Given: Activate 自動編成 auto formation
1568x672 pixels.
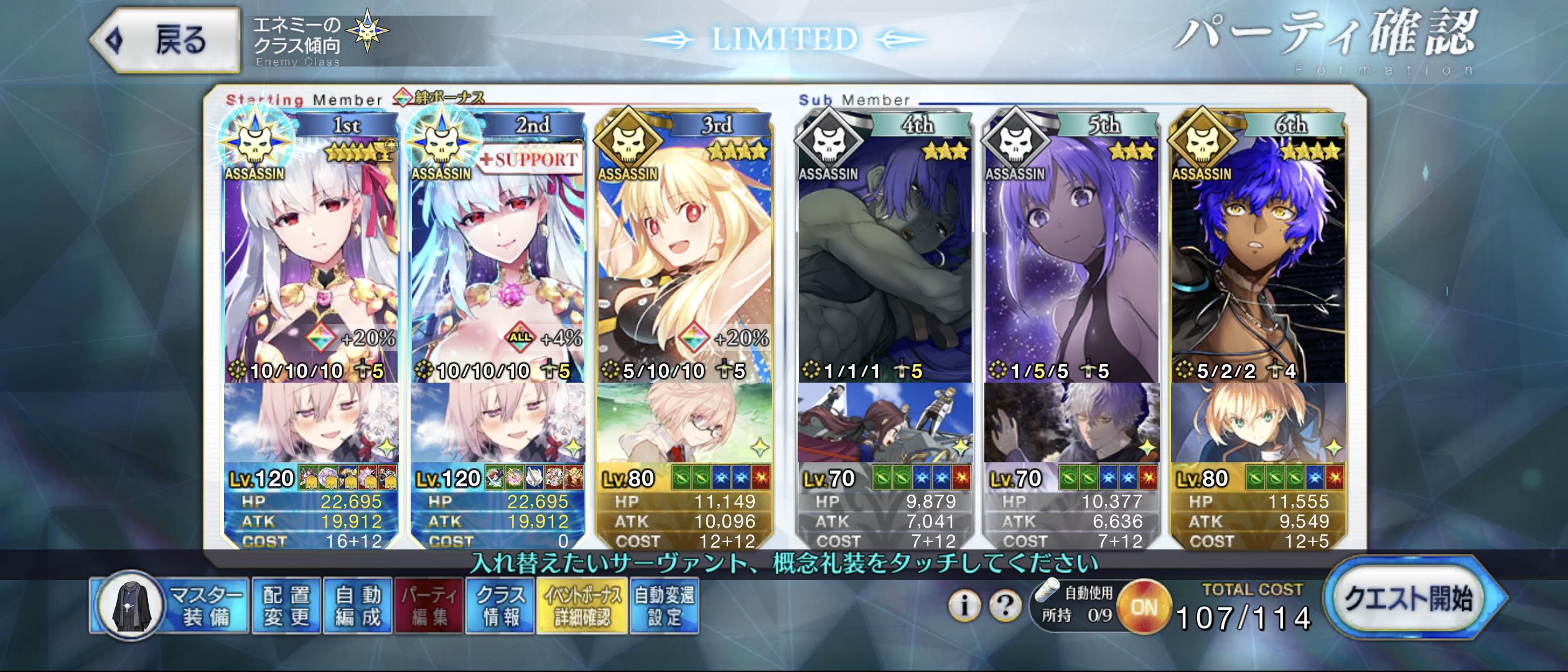Looking at the screenshot, I should [x=357, y=607].
